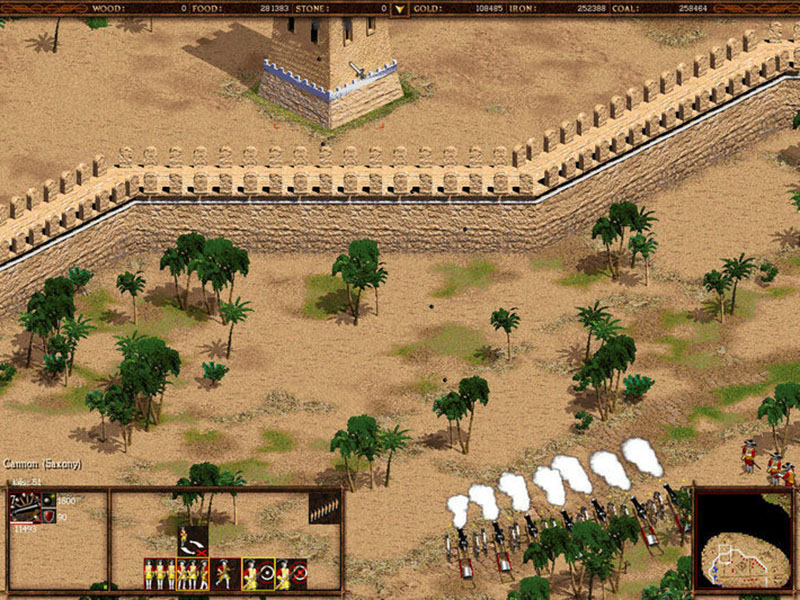Activate the patrol command with crossed arrows
This screenshot has height=600, width=800.
pyautogui.click(x=193, y=541)
